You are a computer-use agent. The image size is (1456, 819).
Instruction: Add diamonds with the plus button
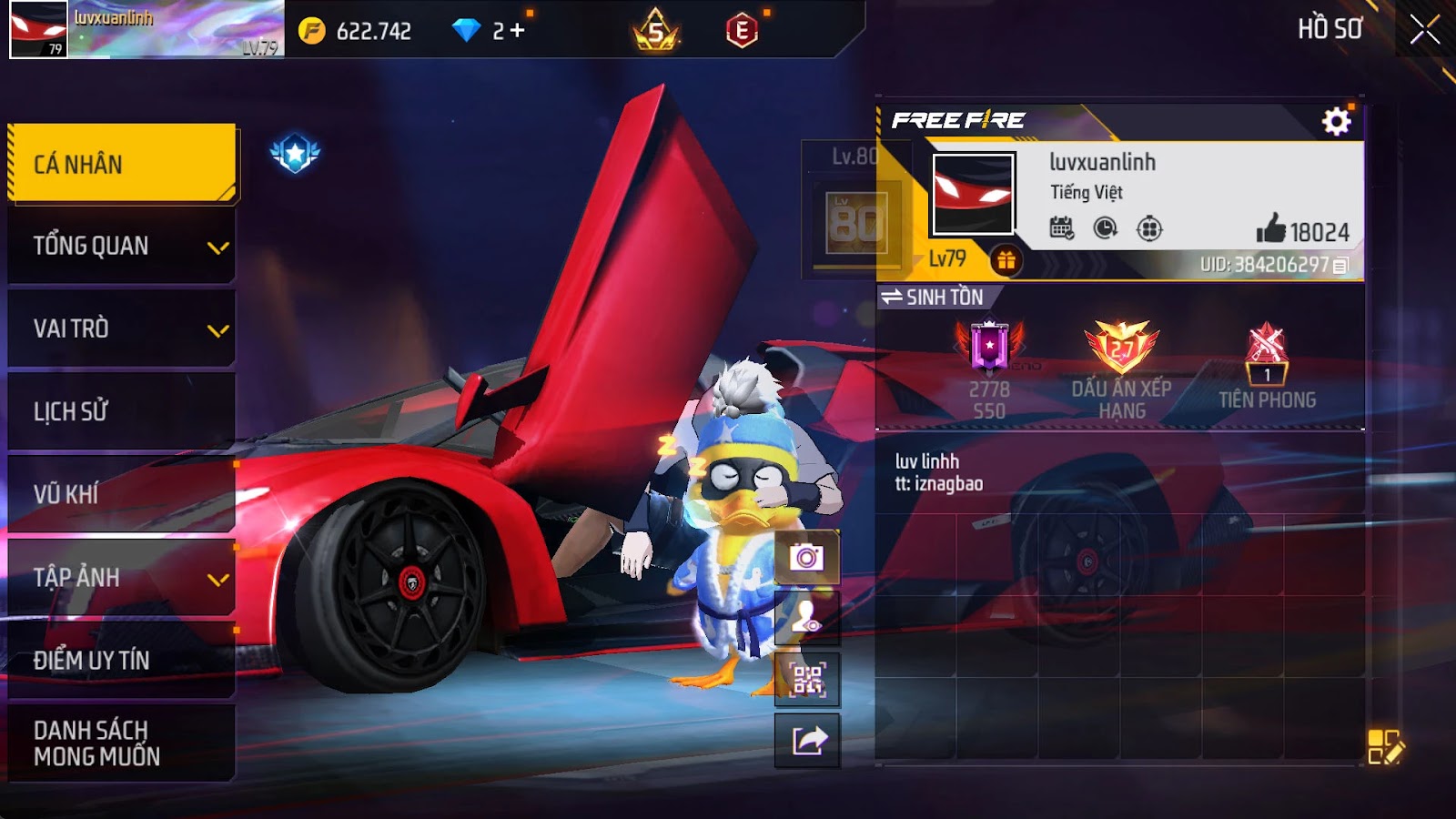coord(518,31)
